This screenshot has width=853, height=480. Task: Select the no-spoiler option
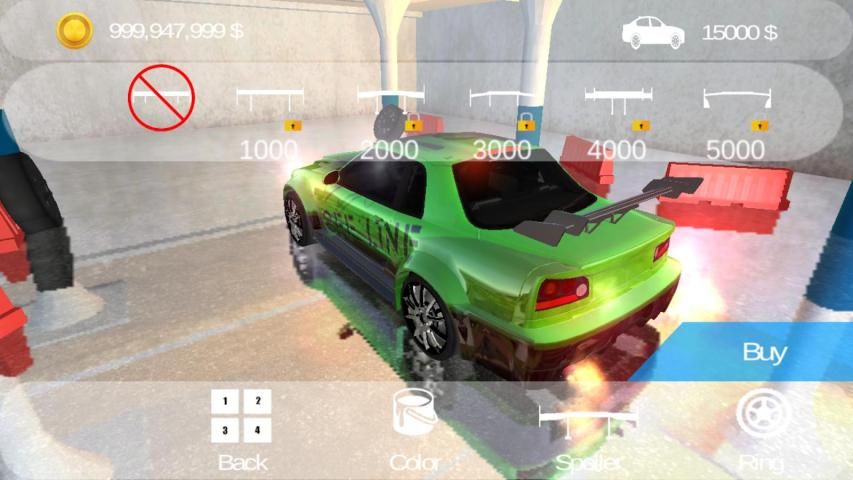(160, 97)
